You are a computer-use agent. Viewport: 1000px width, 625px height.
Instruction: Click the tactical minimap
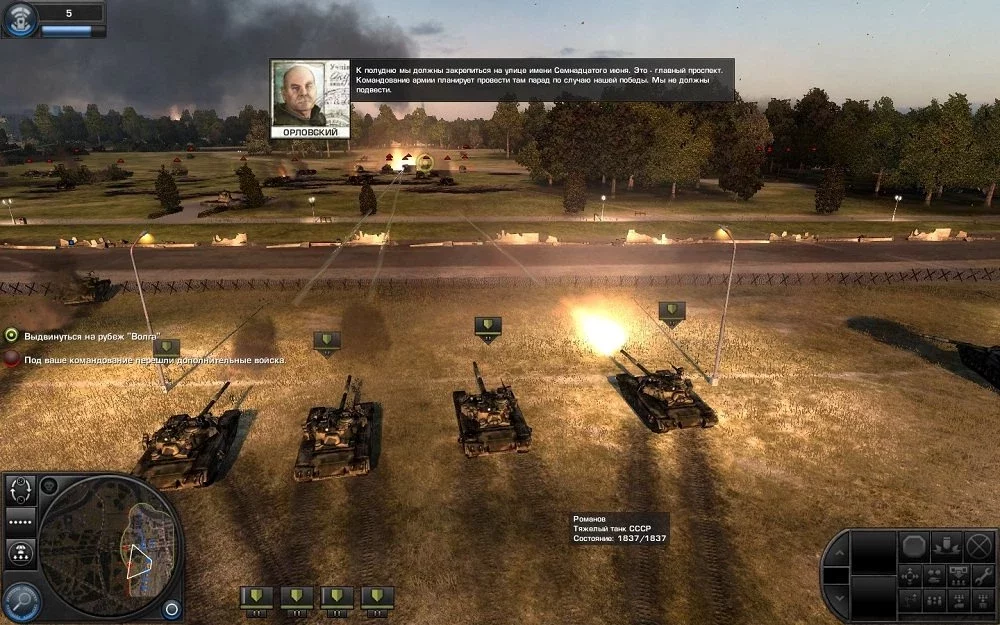[x=106, y=545]
